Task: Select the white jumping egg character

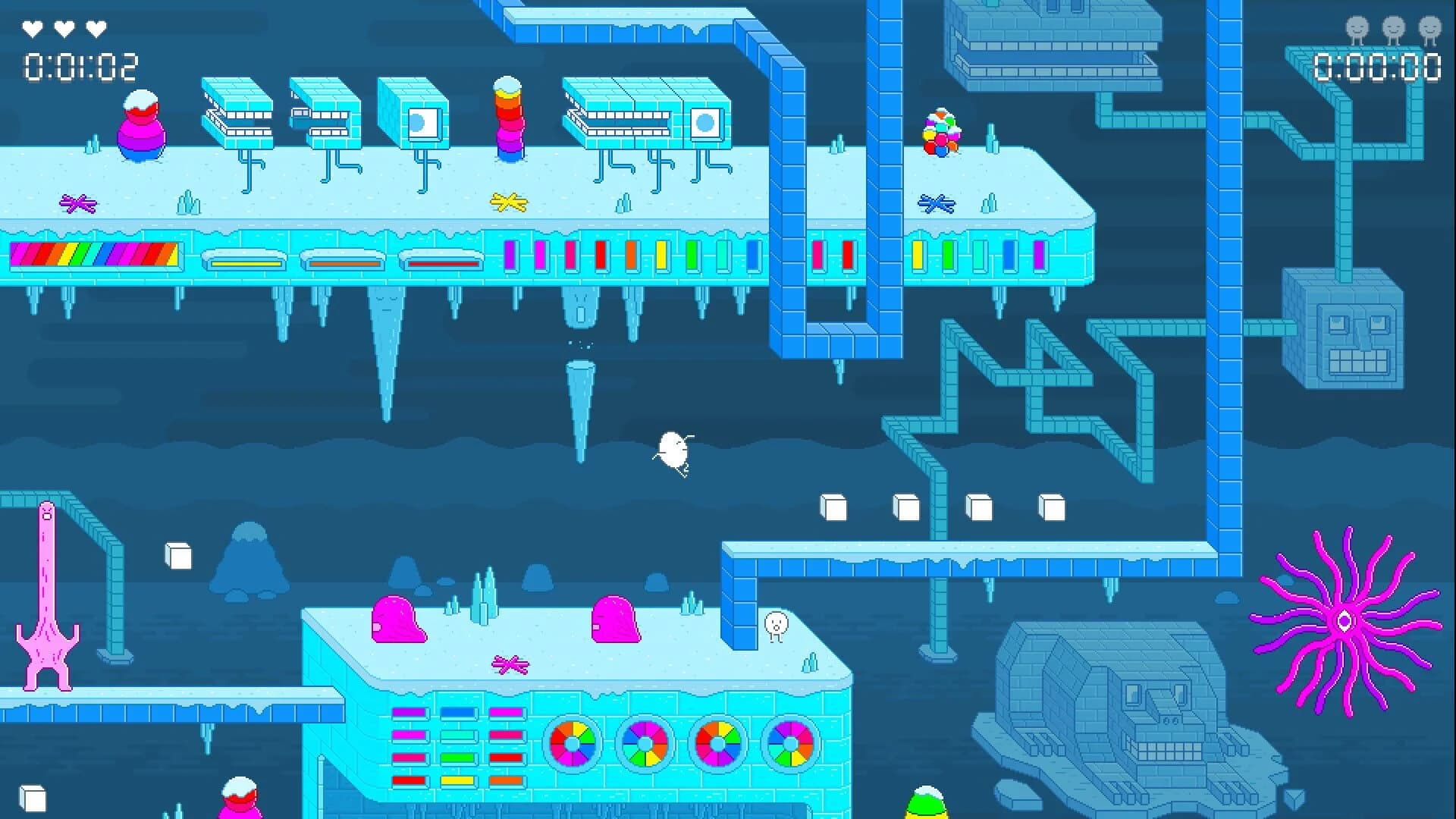Action: click(673, 447)
